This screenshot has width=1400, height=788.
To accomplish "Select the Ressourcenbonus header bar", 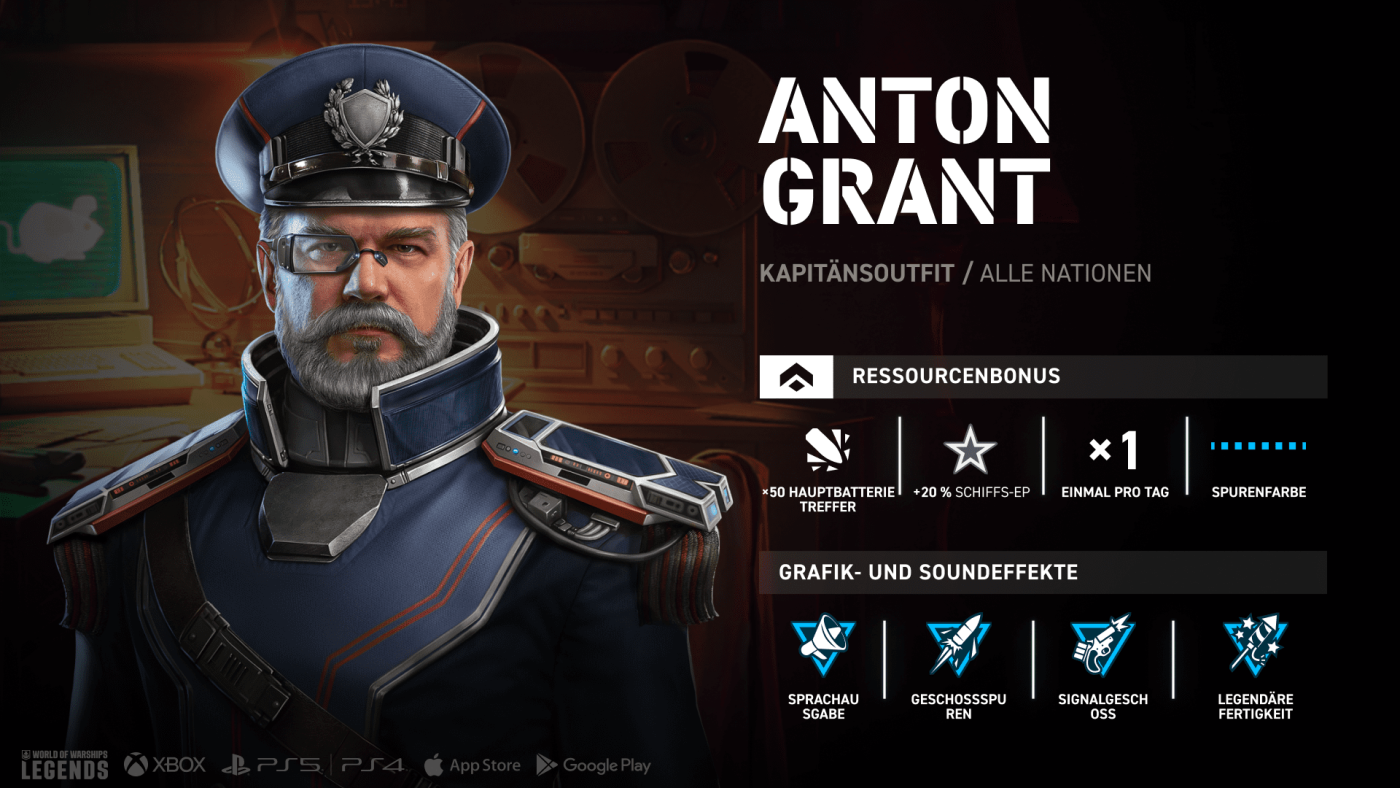I will point(1042,377).
